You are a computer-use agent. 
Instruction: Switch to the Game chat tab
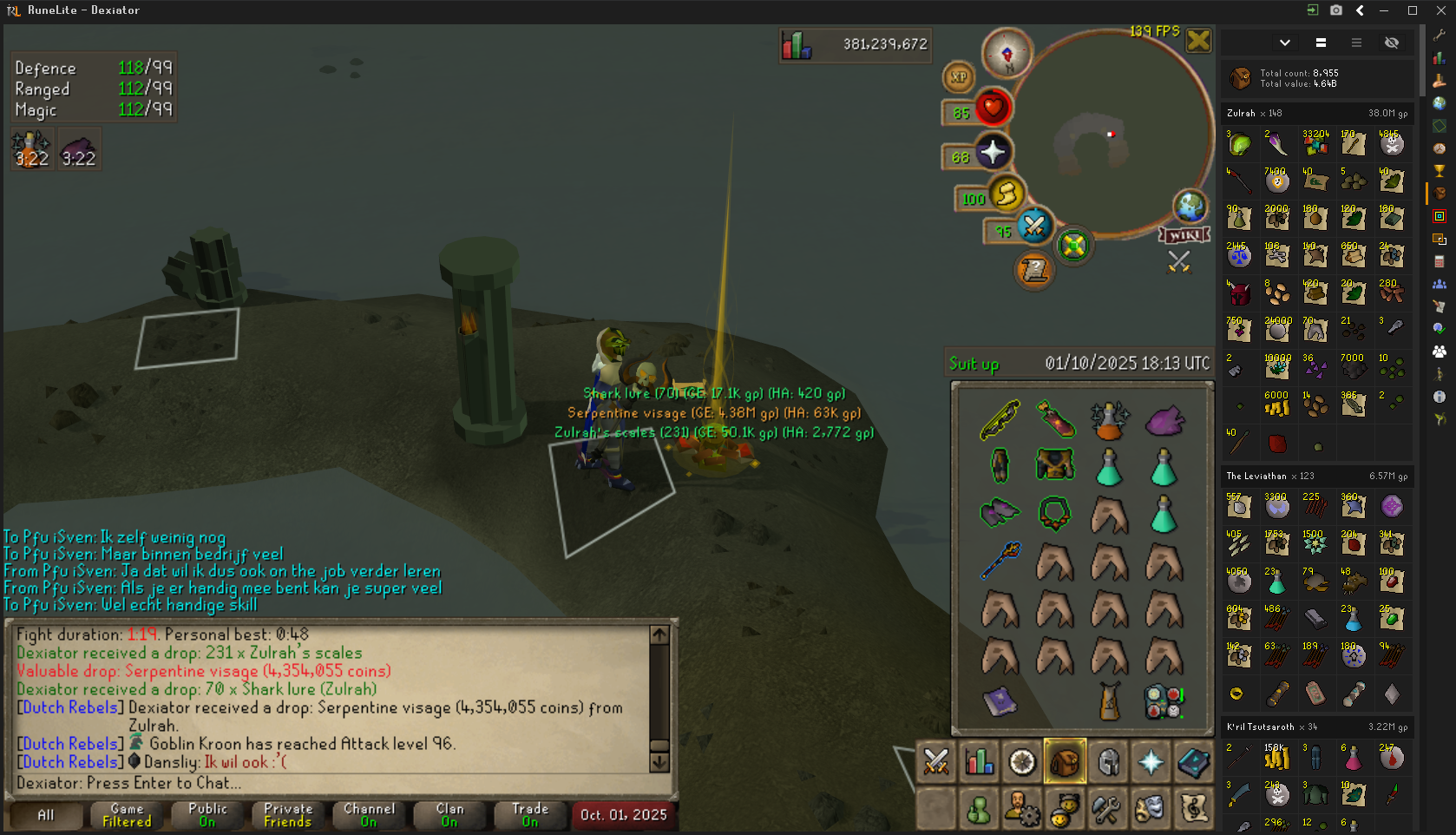(127, 815)
